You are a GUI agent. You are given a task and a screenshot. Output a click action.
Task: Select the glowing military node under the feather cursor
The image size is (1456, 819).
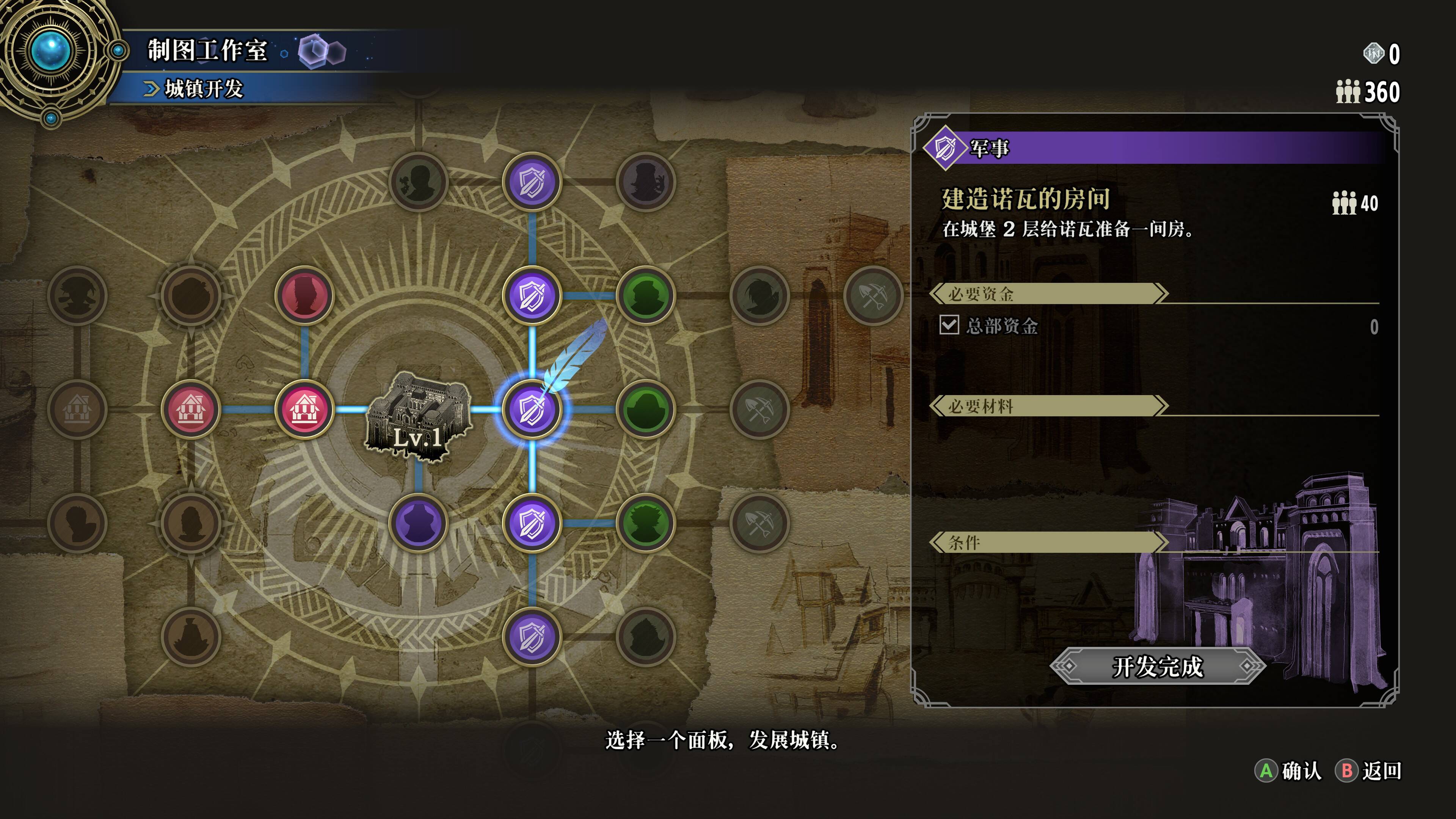[x=531, y=409]
